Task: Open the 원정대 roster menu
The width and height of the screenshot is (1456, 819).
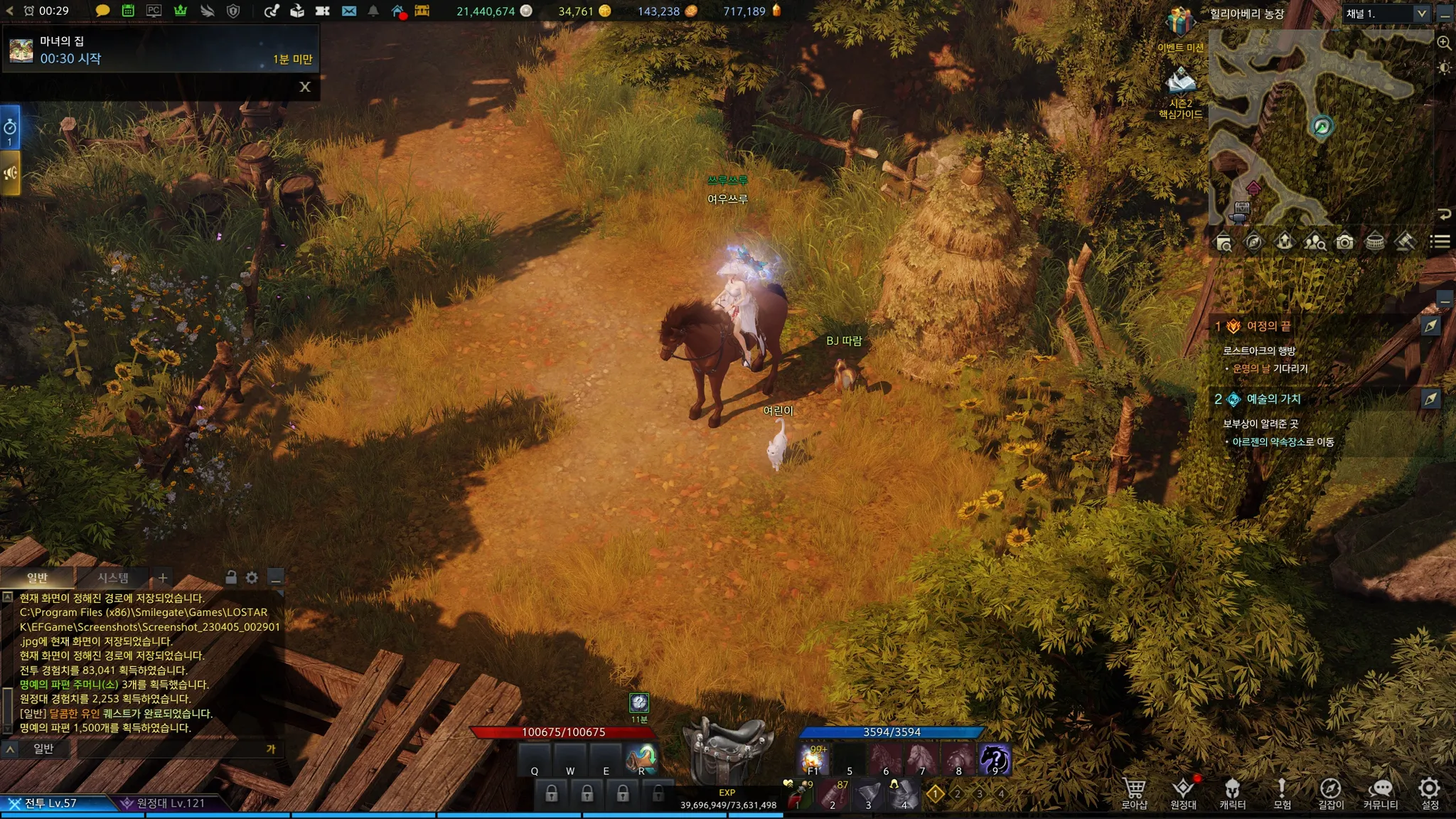Action: [x=1183, y=792]
